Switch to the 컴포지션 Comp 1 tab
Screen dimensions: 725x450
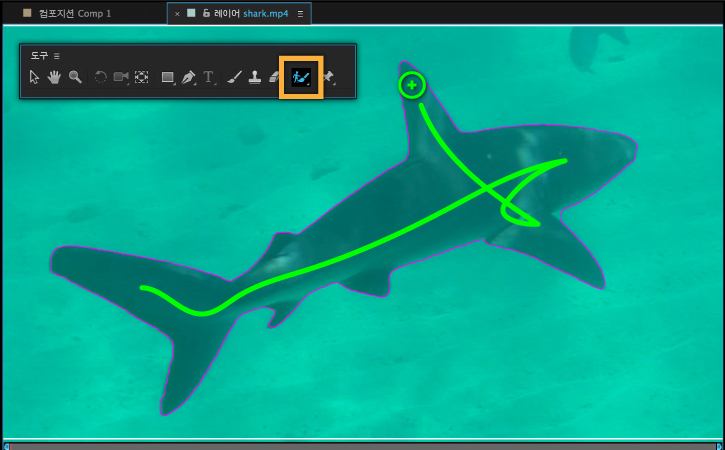pyautogui.click(x=72, y=13)
